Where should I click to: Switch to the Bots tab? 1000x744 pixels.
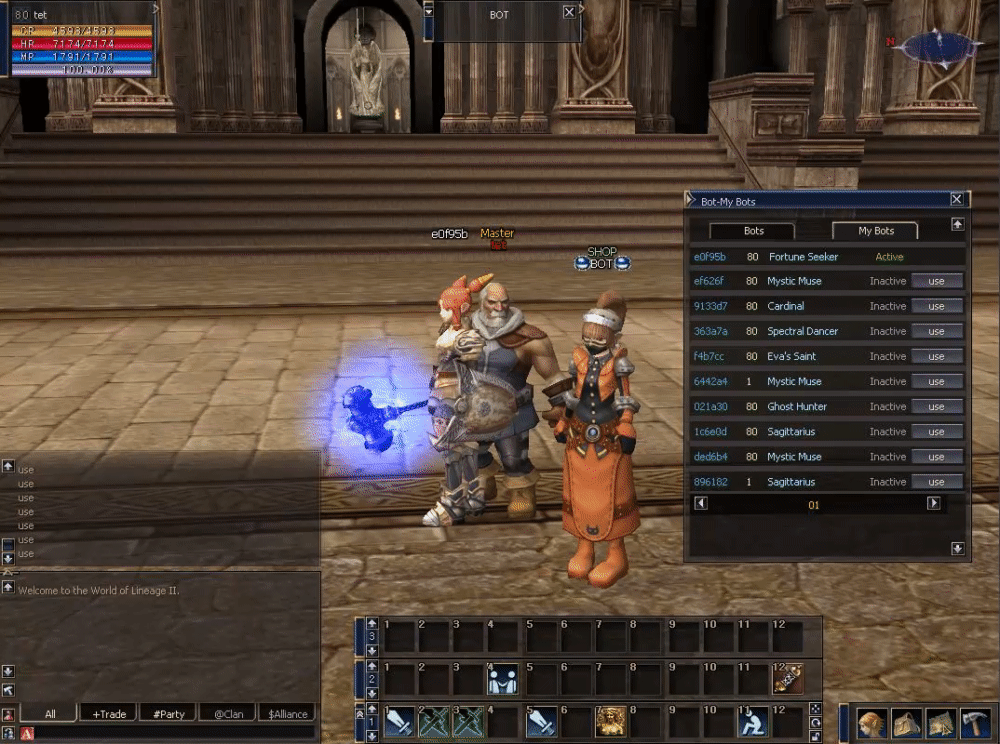tap(753, 231)
